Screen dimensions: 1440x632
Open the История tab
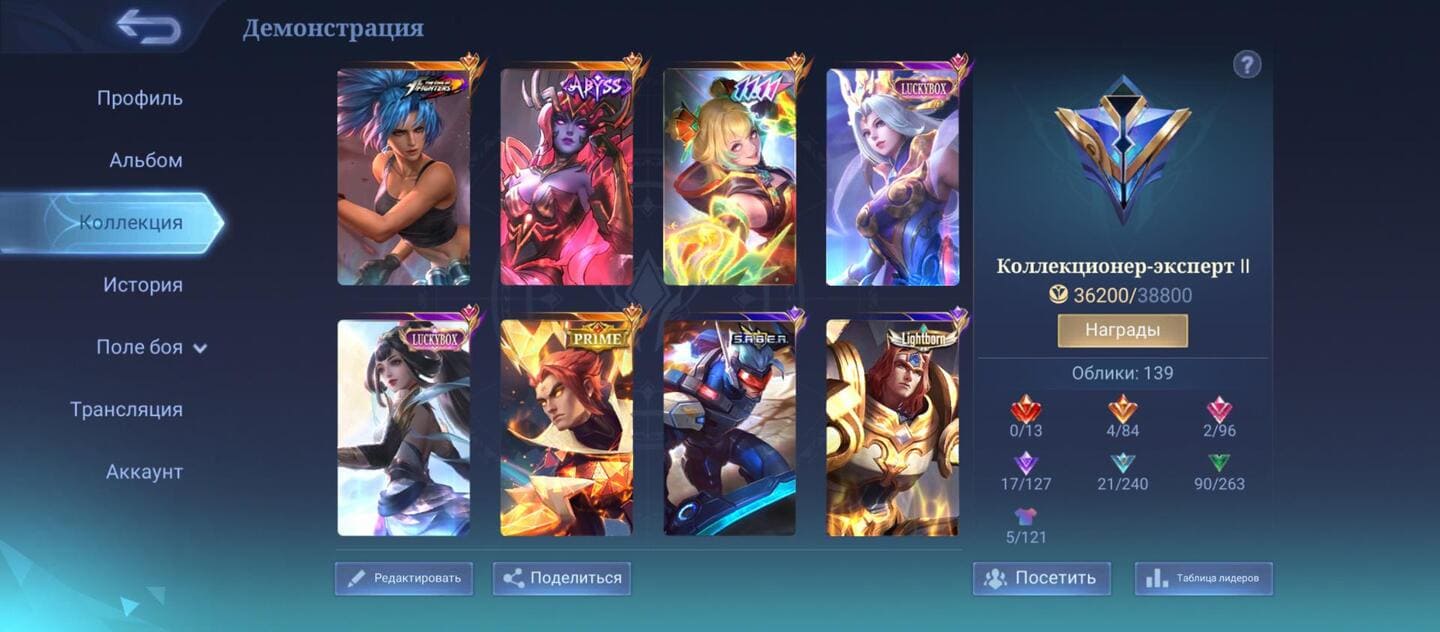click(143, 285)
